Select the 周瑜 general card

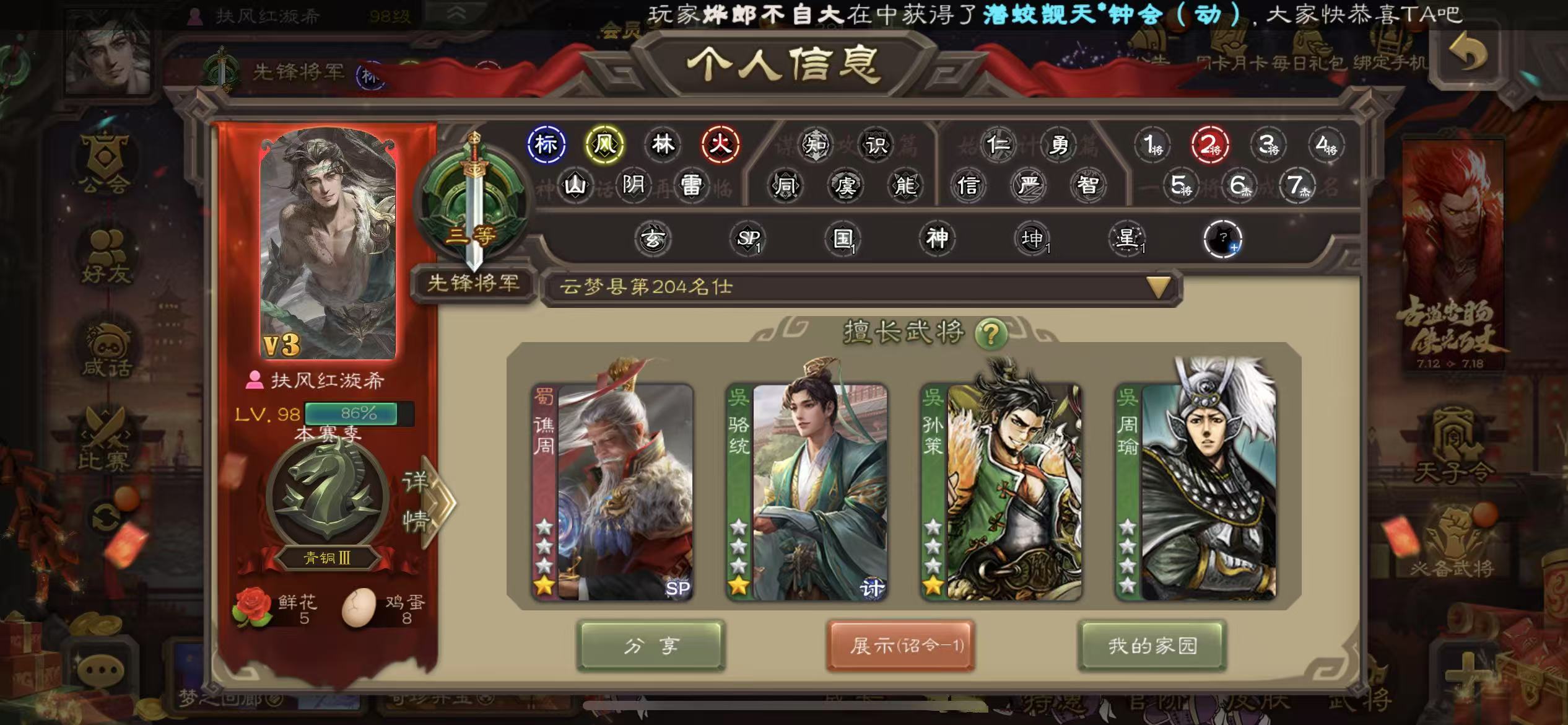pos(1196,491)
